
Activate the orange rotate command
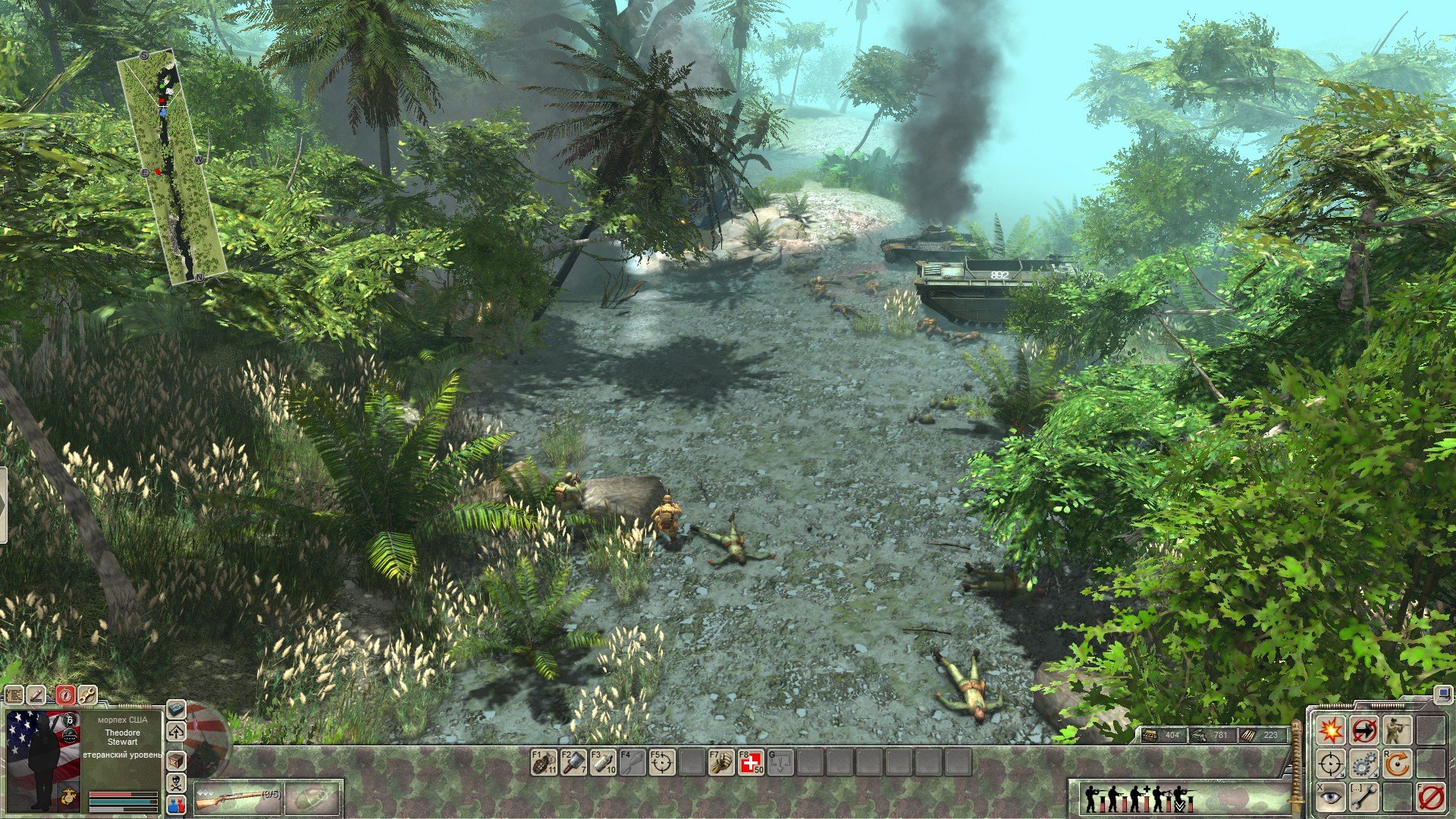pyautogui.click(x=1397, y=764)
